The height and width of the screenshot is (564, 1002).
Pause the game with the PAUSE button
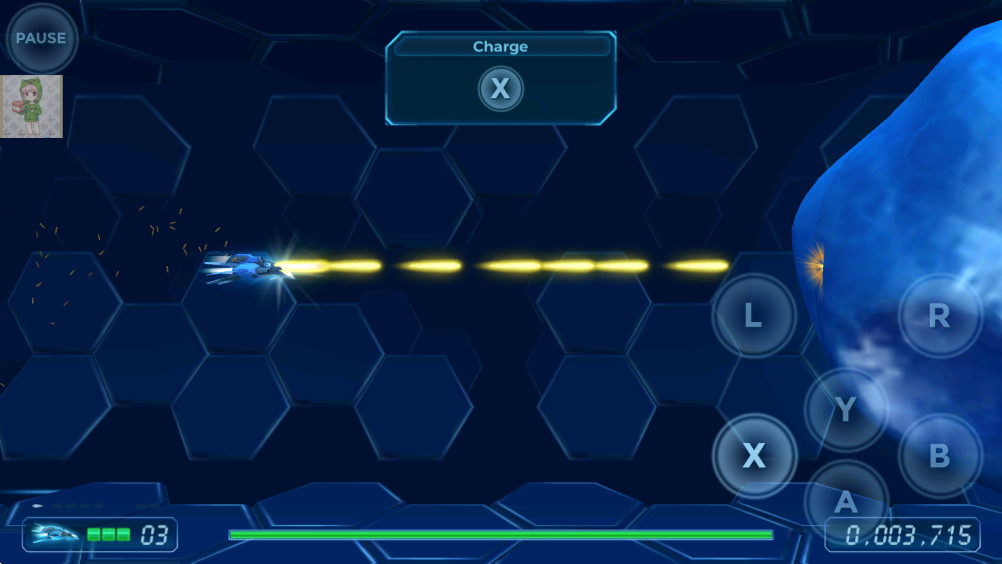(41, 39)
